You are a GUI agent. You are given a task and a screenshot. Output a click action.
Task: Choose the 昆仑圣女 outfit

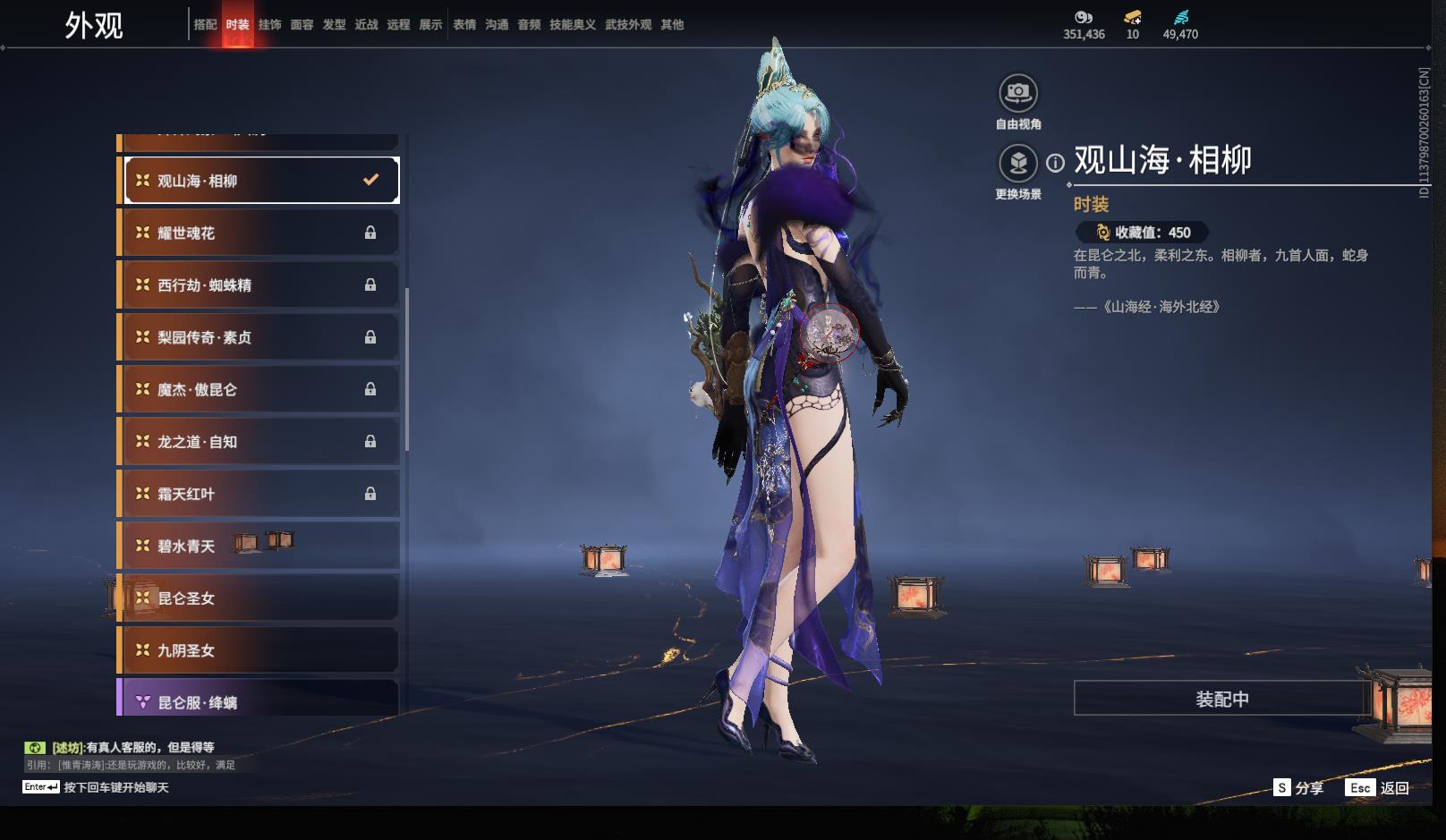pos(259,598)
